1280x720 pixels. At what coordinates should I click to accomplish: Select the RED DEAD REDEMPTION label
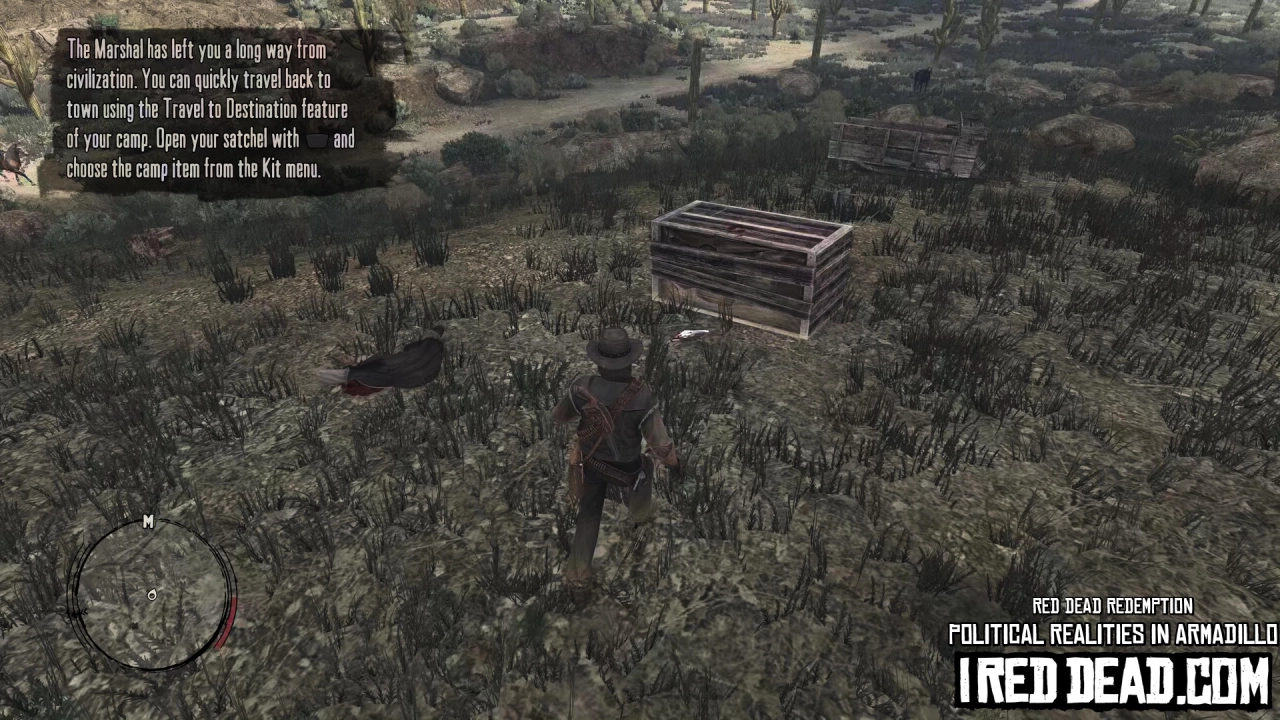click(x=1110, y=606)
